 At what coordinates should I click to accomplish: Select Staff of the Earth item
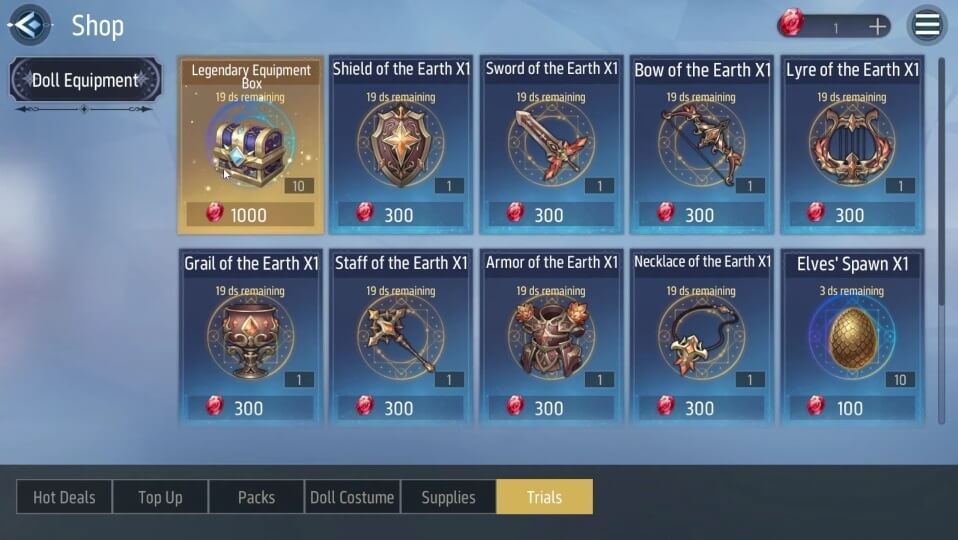401,338
